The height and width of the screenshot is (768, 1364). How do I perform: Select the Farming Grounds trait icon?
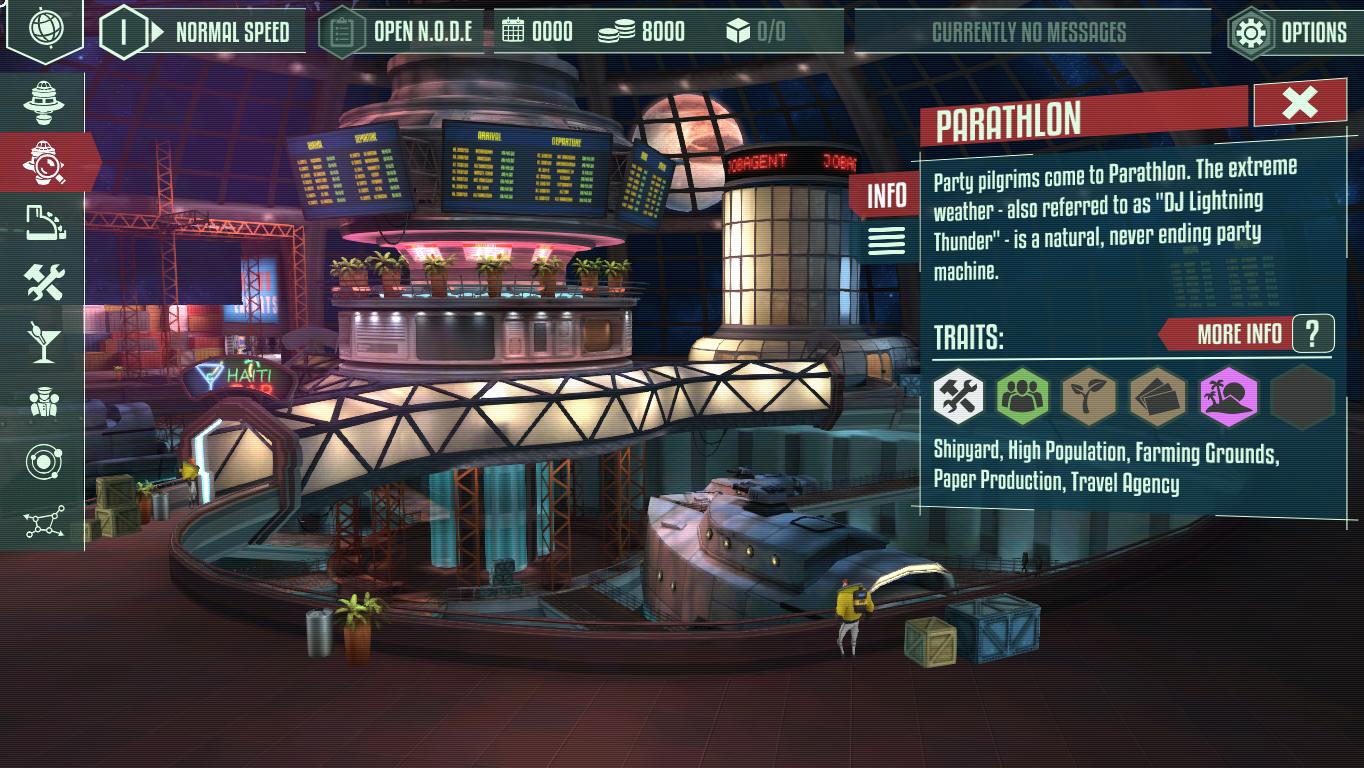click(x=1089, y=396)
